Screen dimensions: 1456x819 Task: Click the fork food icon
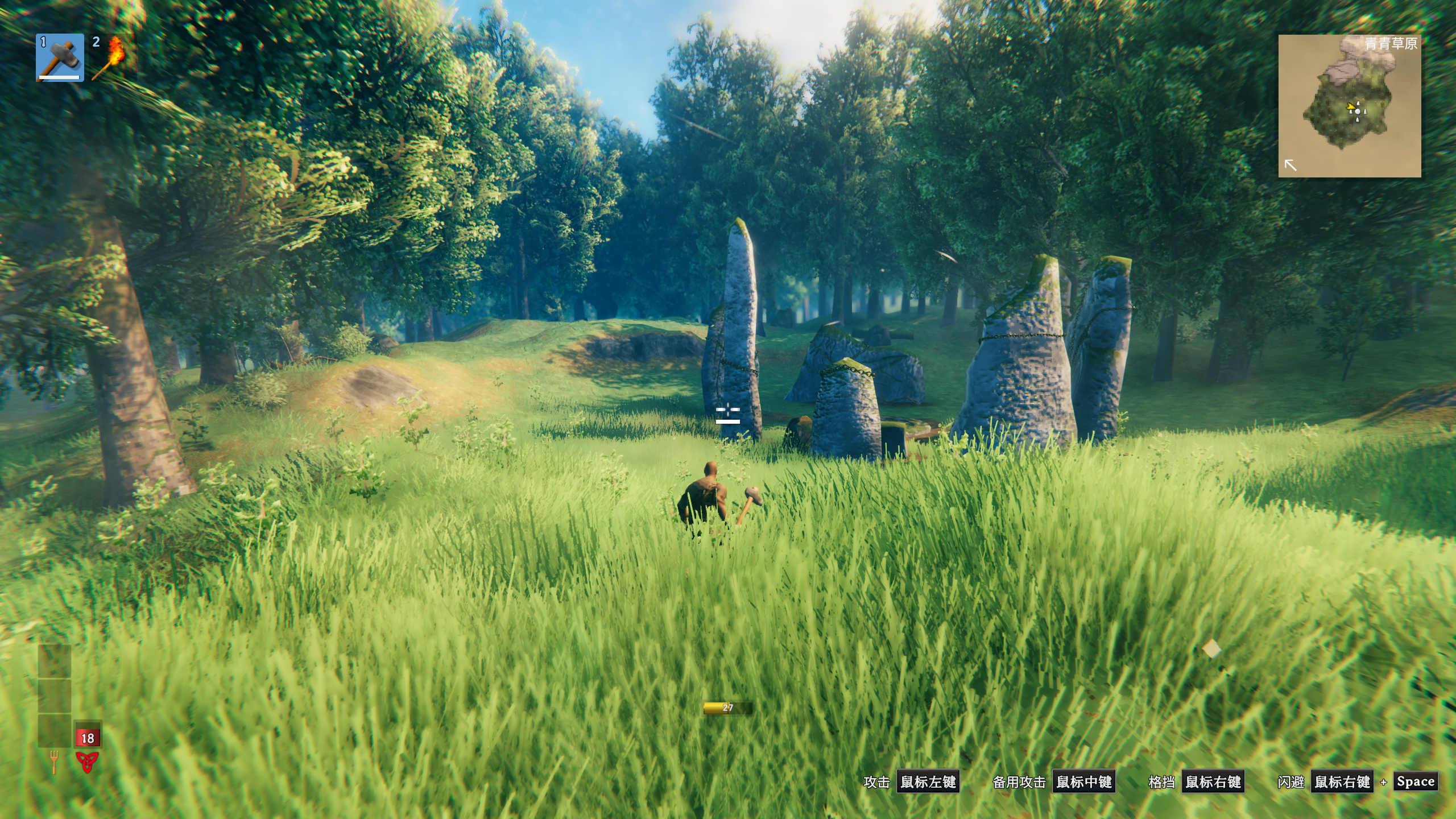pyautogui.click(x=54, y=762)
